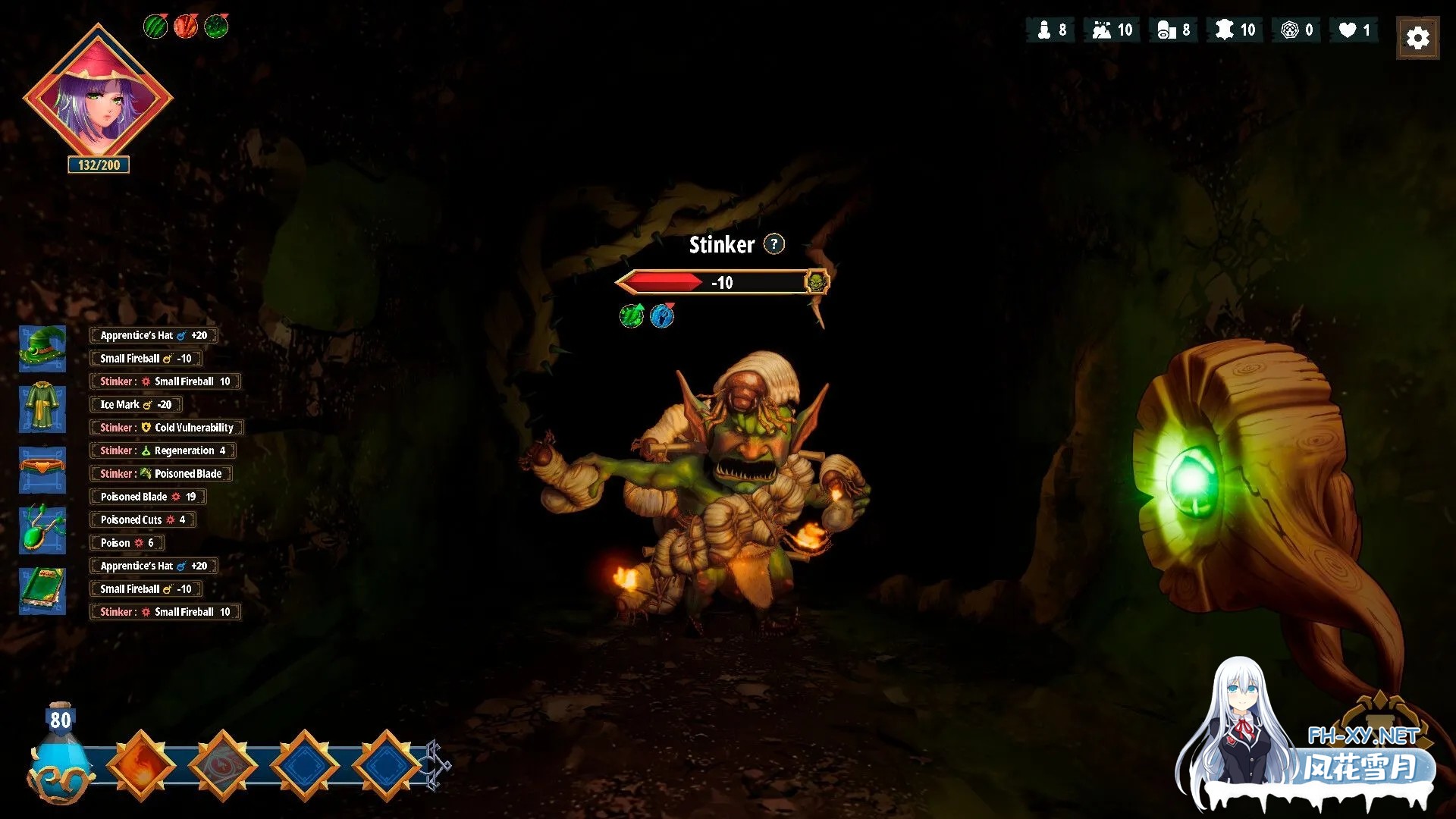Open the settings gear
This screenshot has height=819, width=1456.
1417,37
